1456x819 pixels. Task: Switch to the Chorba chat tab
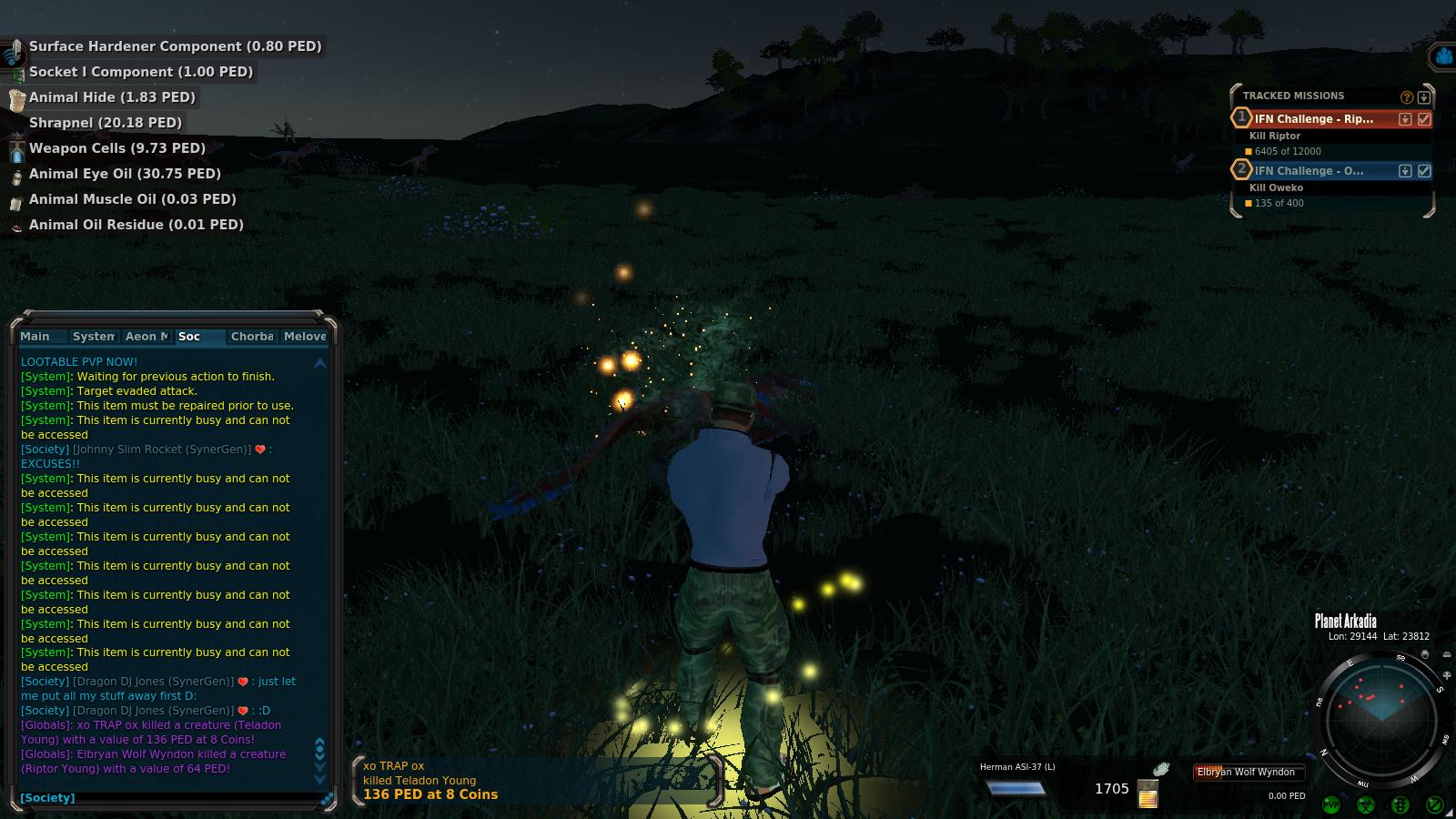click(x=252, y=337)
